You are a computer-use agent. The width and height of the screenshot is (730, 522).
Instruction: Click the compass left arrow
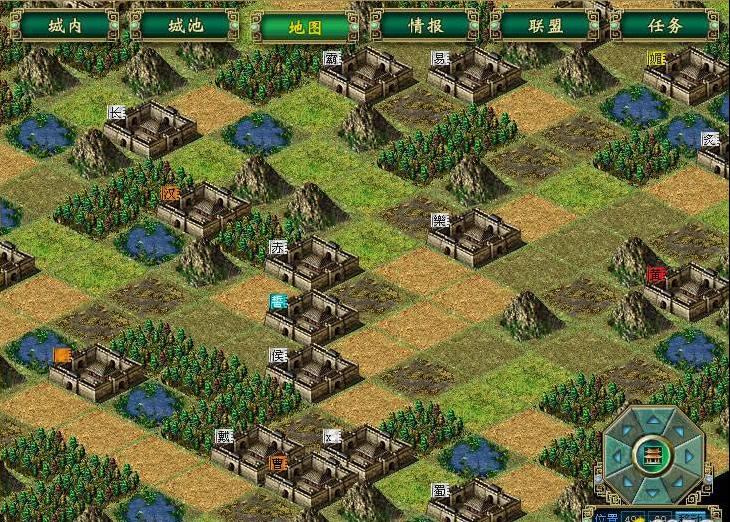[x=619, y=456]
